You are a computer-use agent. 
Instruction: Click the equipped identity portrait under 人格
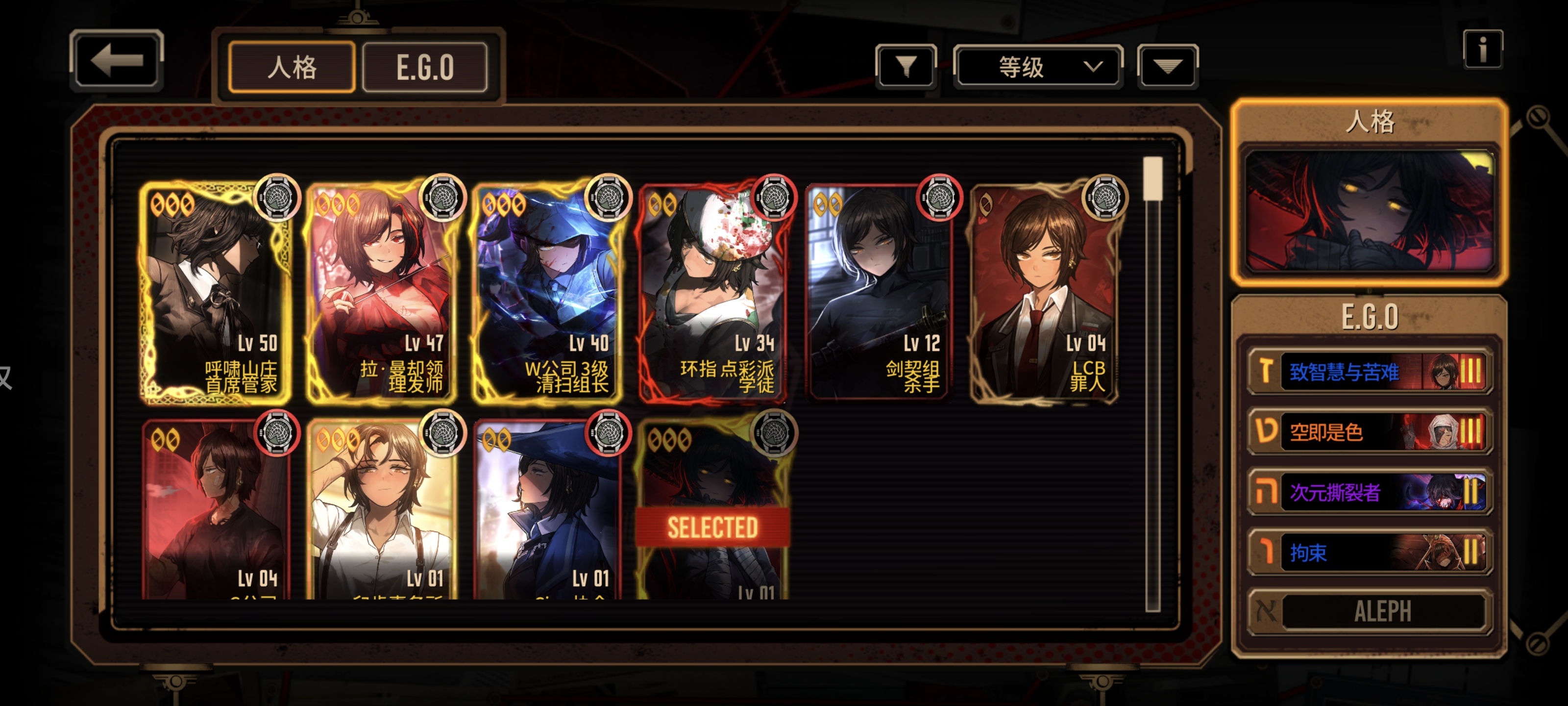pos(1370,210)
